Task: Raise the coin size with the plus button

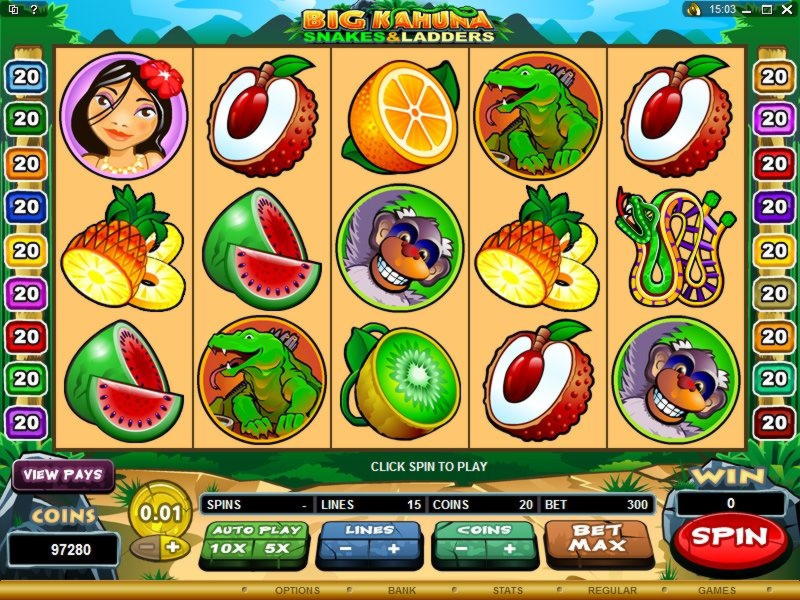Action: [x=172, y=548]
